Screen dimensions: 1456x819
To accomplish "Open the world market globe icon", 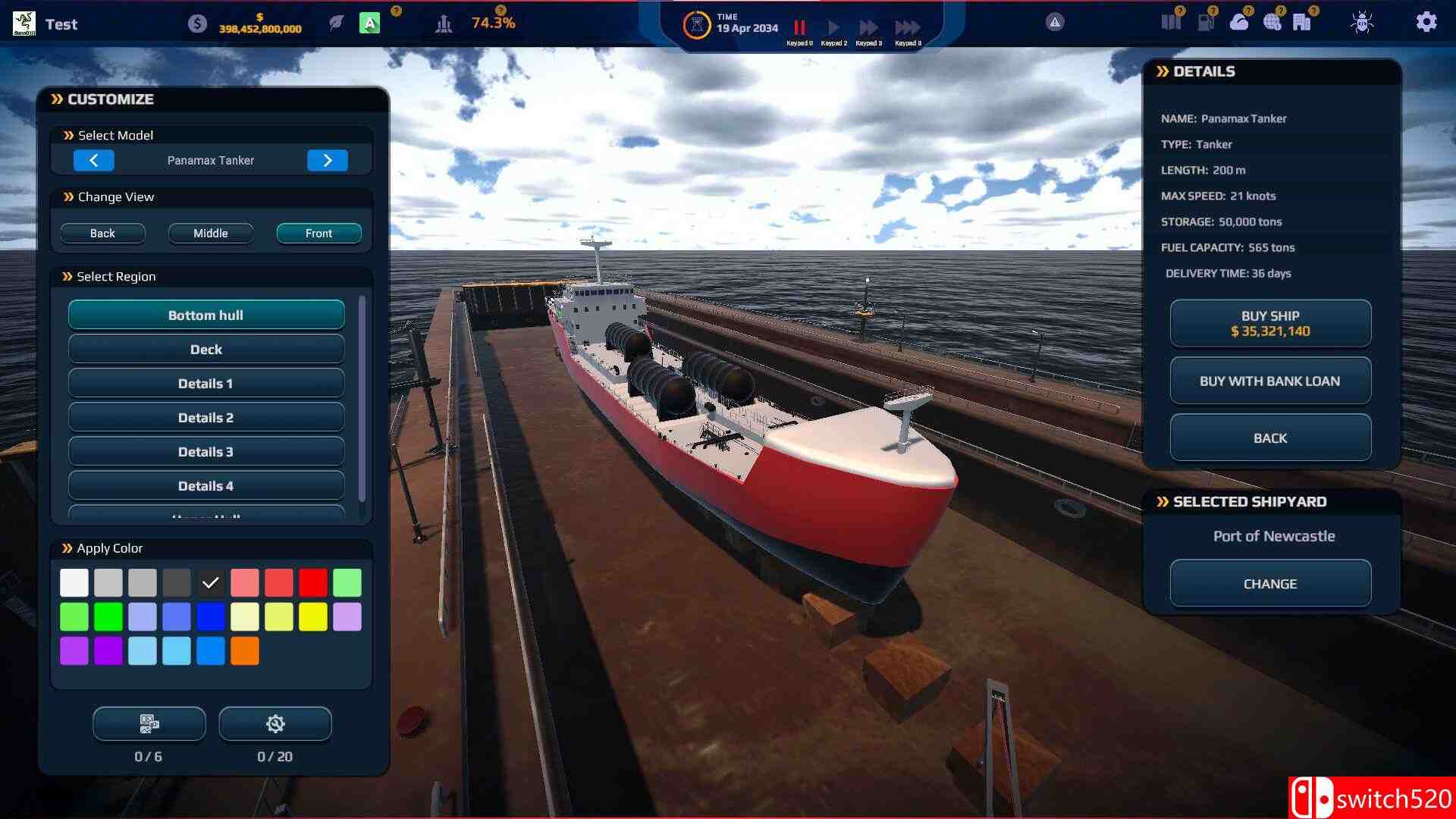I will point(1272,22).
